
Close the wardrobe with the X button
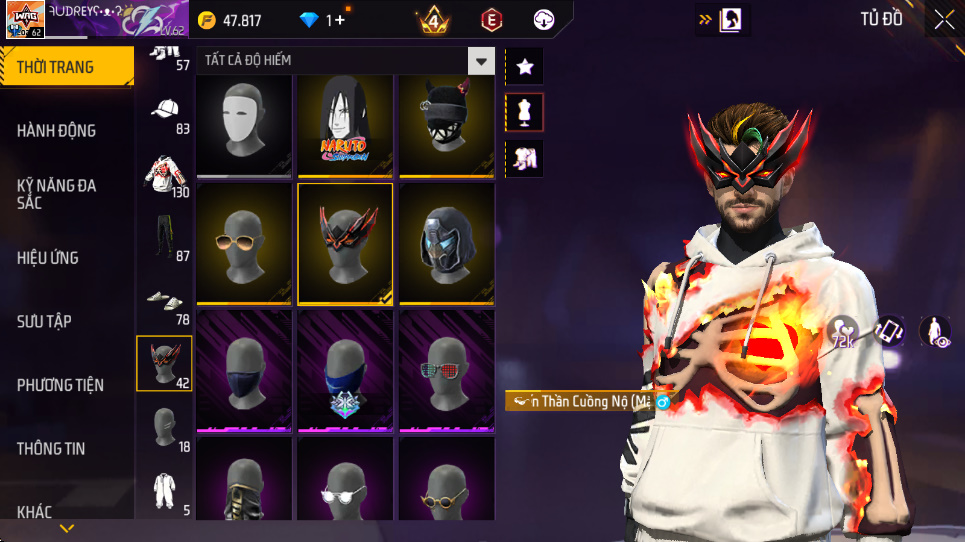click(943, 19)
